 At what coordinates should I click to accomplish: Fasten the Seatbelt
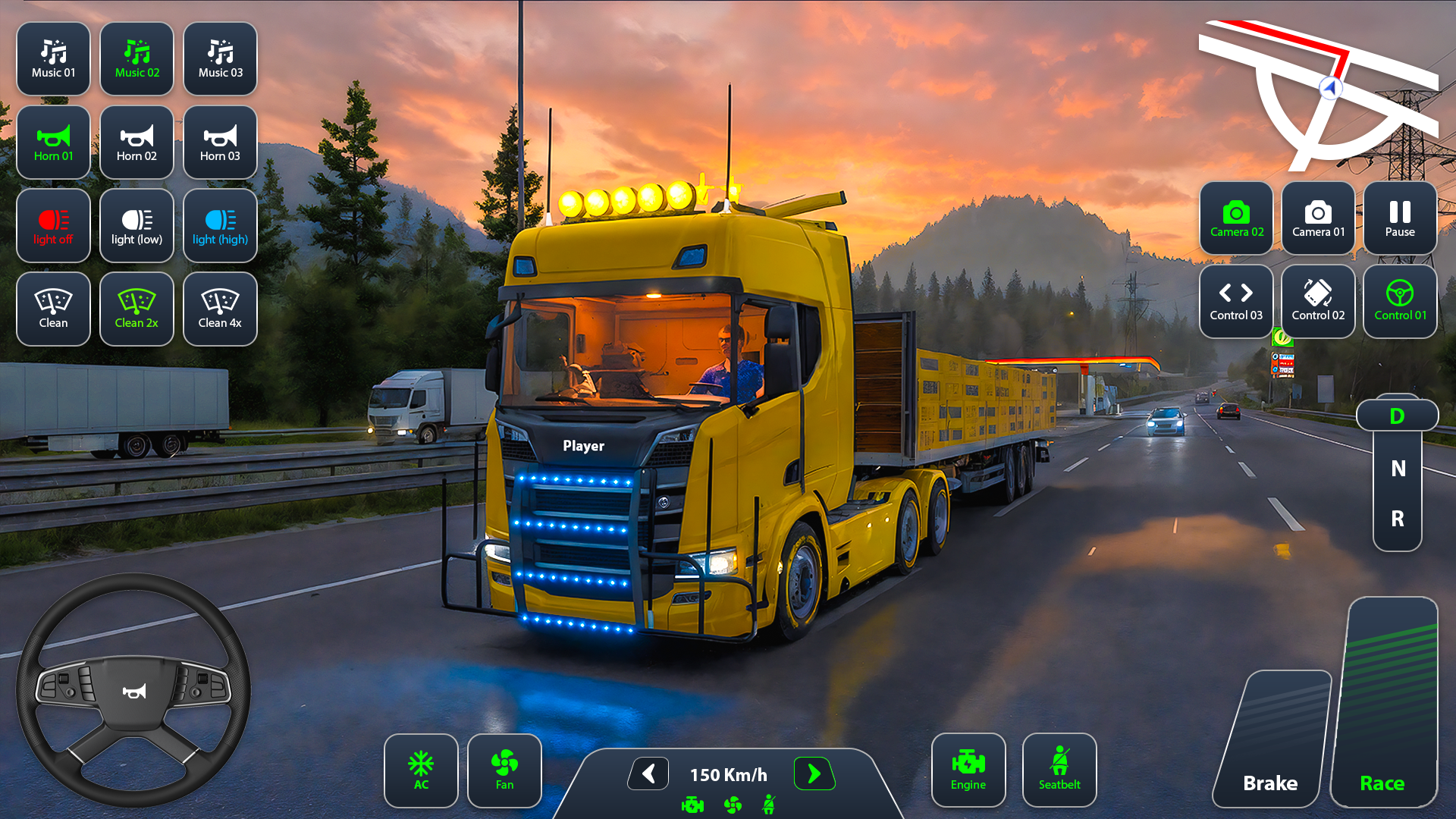pos(1059,770)
